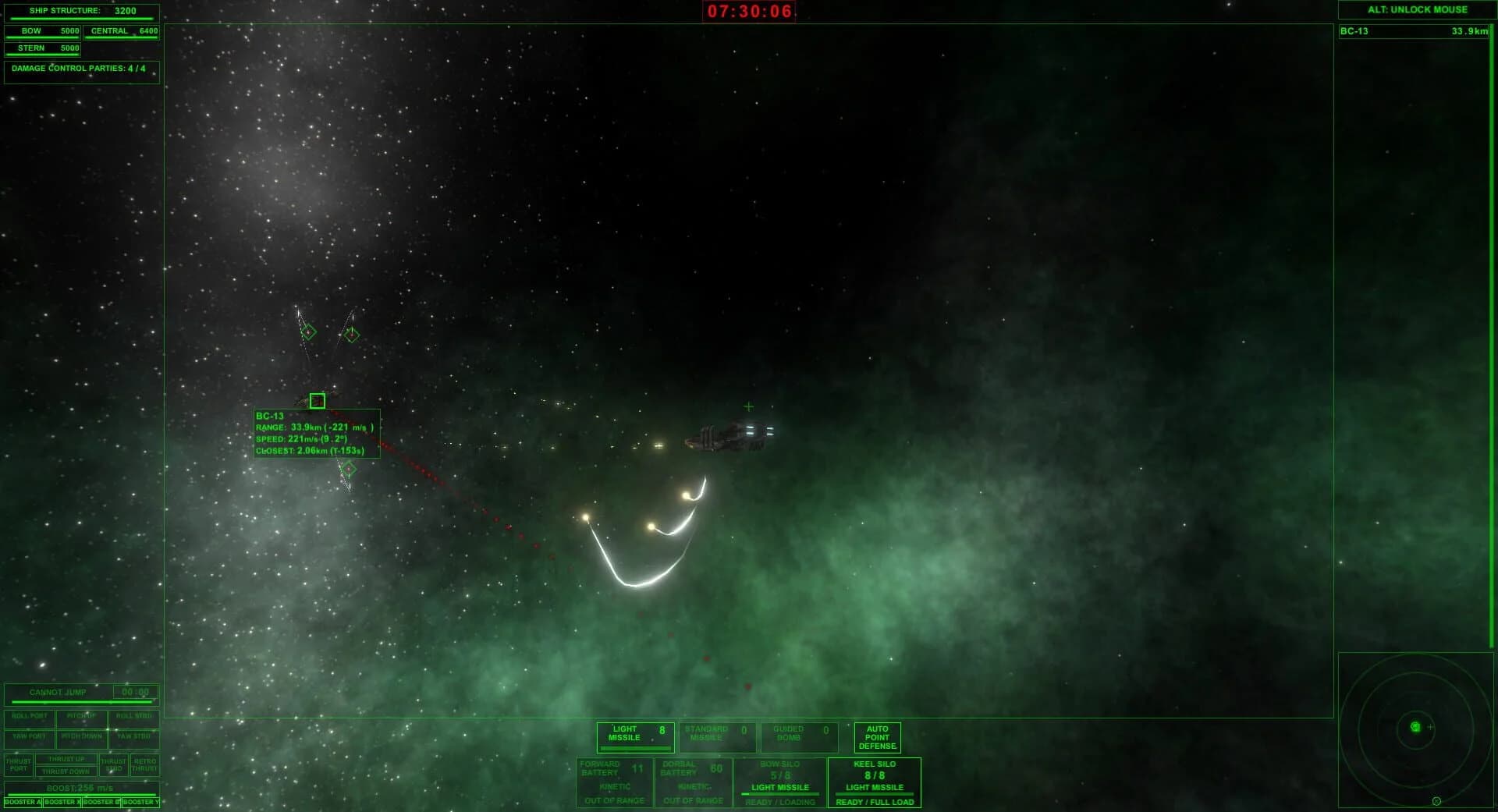The height and width of the screenshot is (812, 1498).
Task: Toggle Auto Point Defense
Action: [x=877, y=736]
